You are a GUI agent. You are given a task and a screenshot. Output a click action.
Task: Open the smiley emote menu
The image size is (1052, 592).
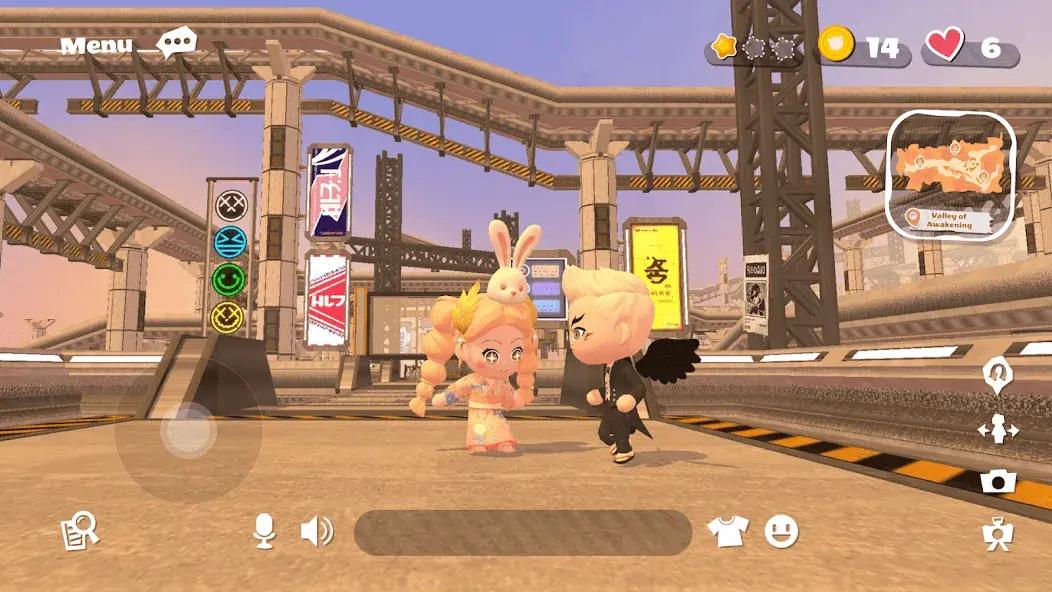[781, 531]
